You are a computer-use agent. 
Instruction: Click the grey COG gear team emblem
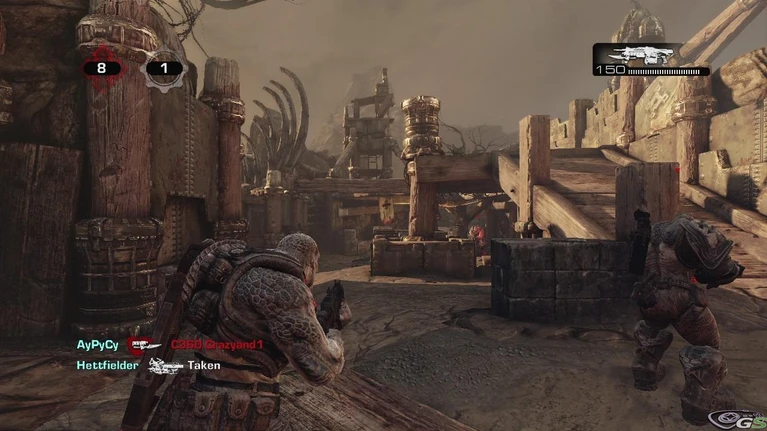pos(165,69)
